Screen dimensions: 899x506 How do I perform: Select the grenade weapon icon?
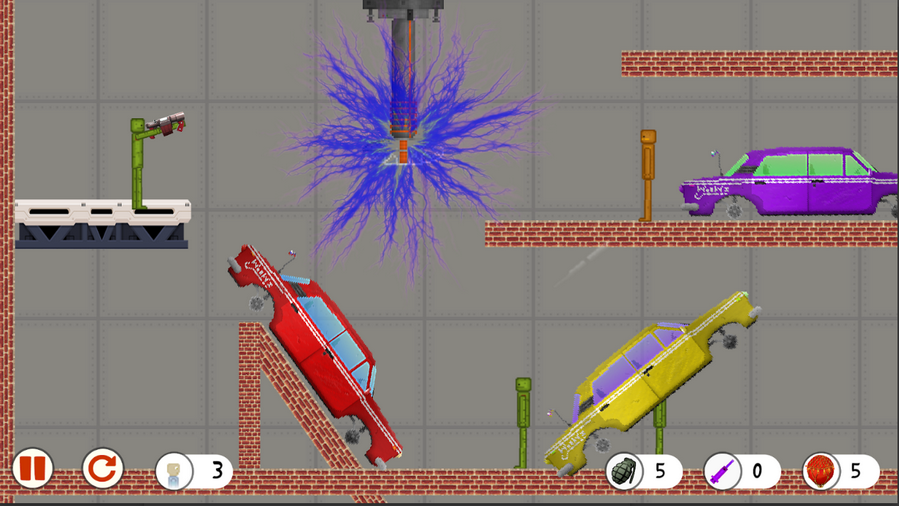[x=625, y=471]
